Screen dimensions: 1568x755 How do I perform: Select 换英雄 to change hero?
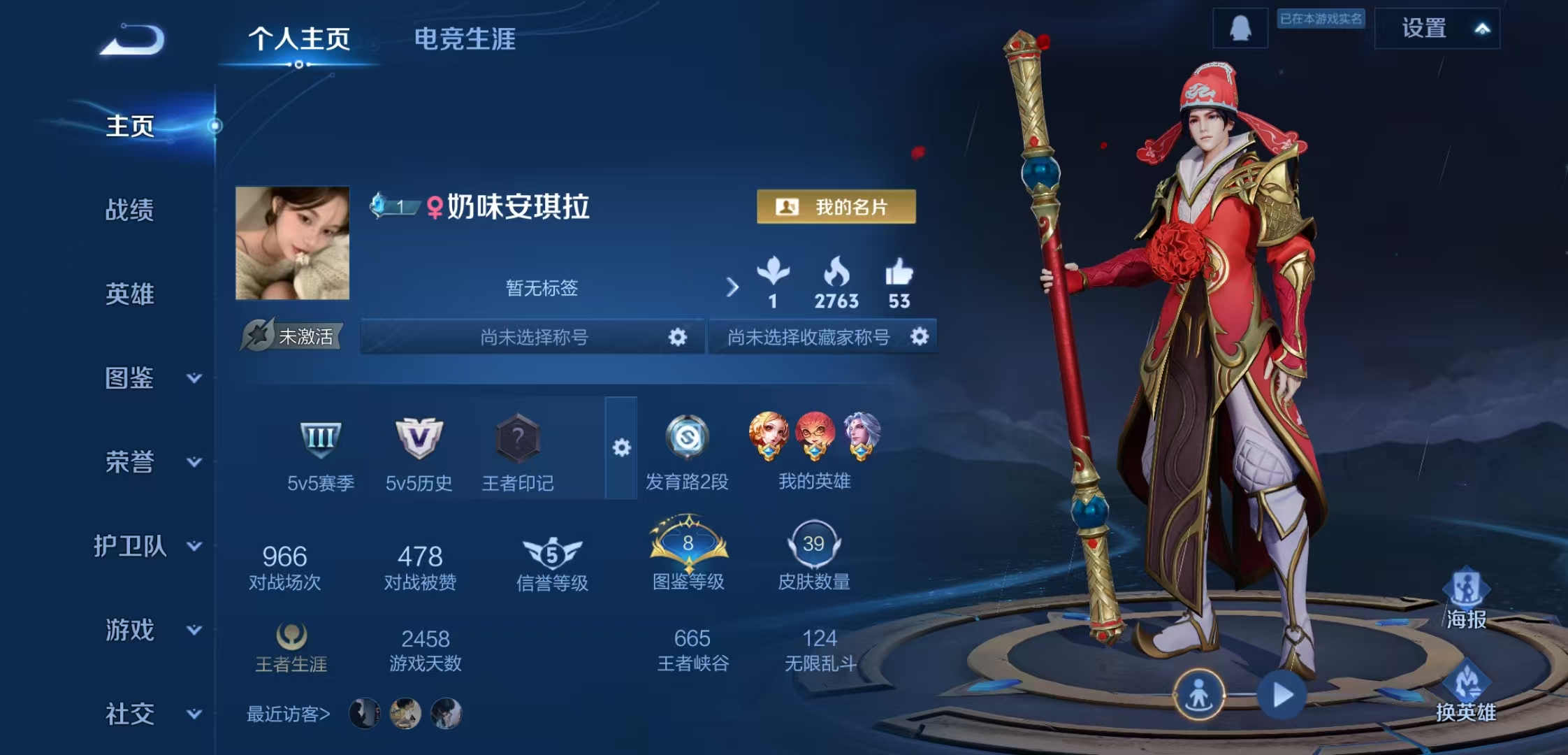click(x=1466, y=692)
